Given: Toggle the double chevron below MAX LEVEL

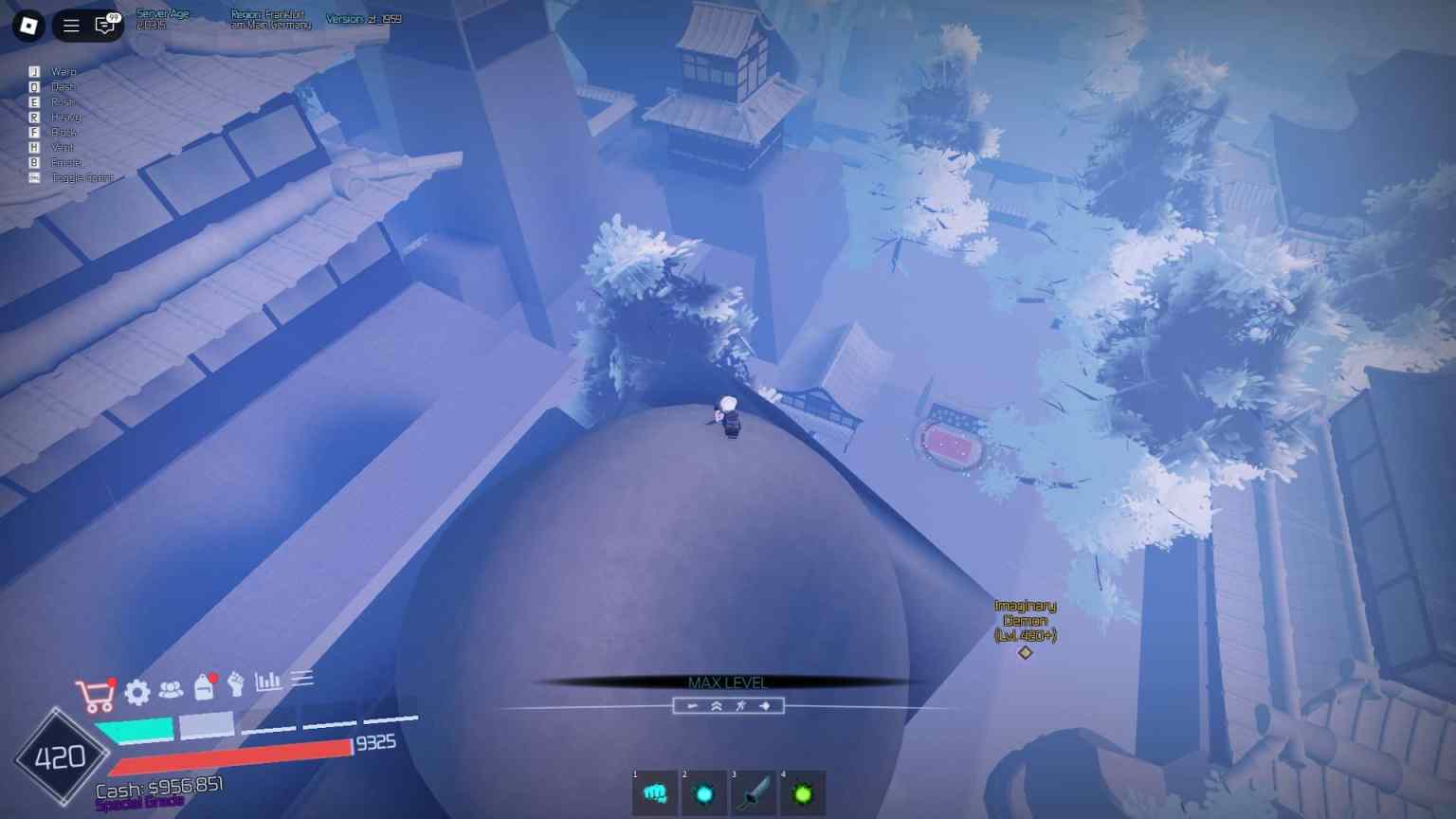Looking at the screenshot, I should click(x=717, y=705).
